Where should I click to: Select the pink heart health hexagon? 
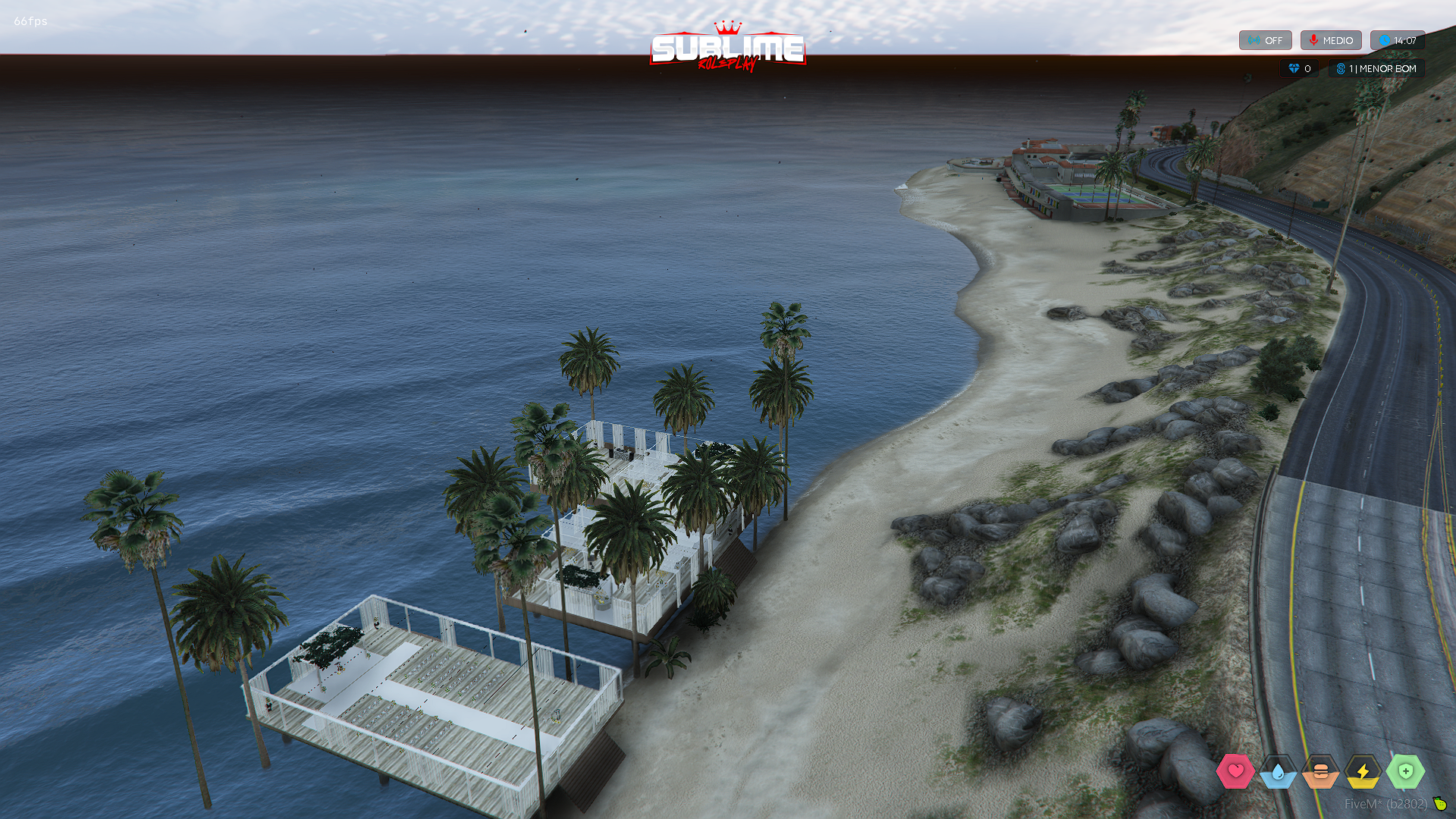(1235, 771)
